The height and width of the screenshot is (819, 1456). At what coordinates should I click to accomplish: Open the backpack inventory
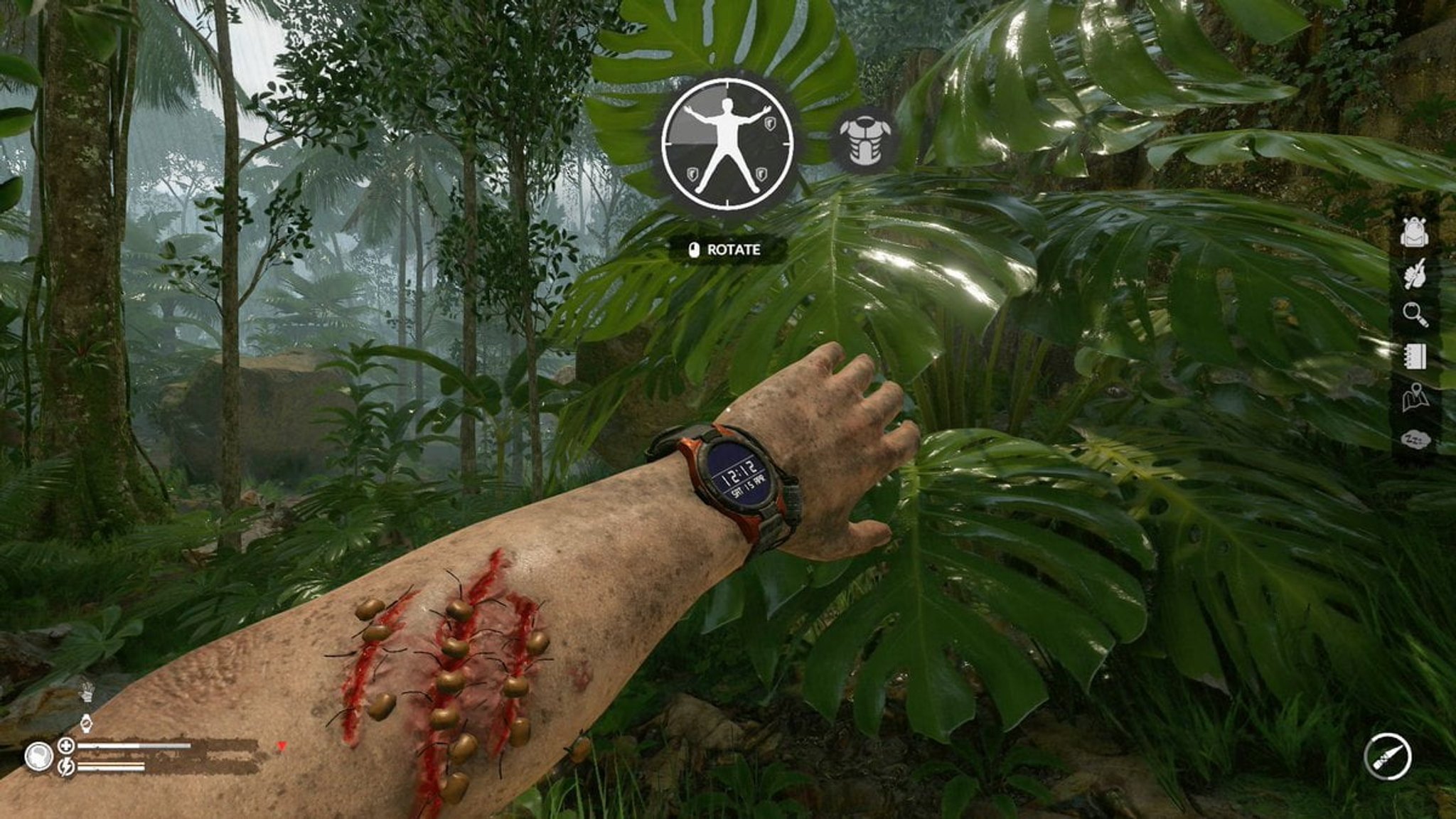tap(1415, 231)
